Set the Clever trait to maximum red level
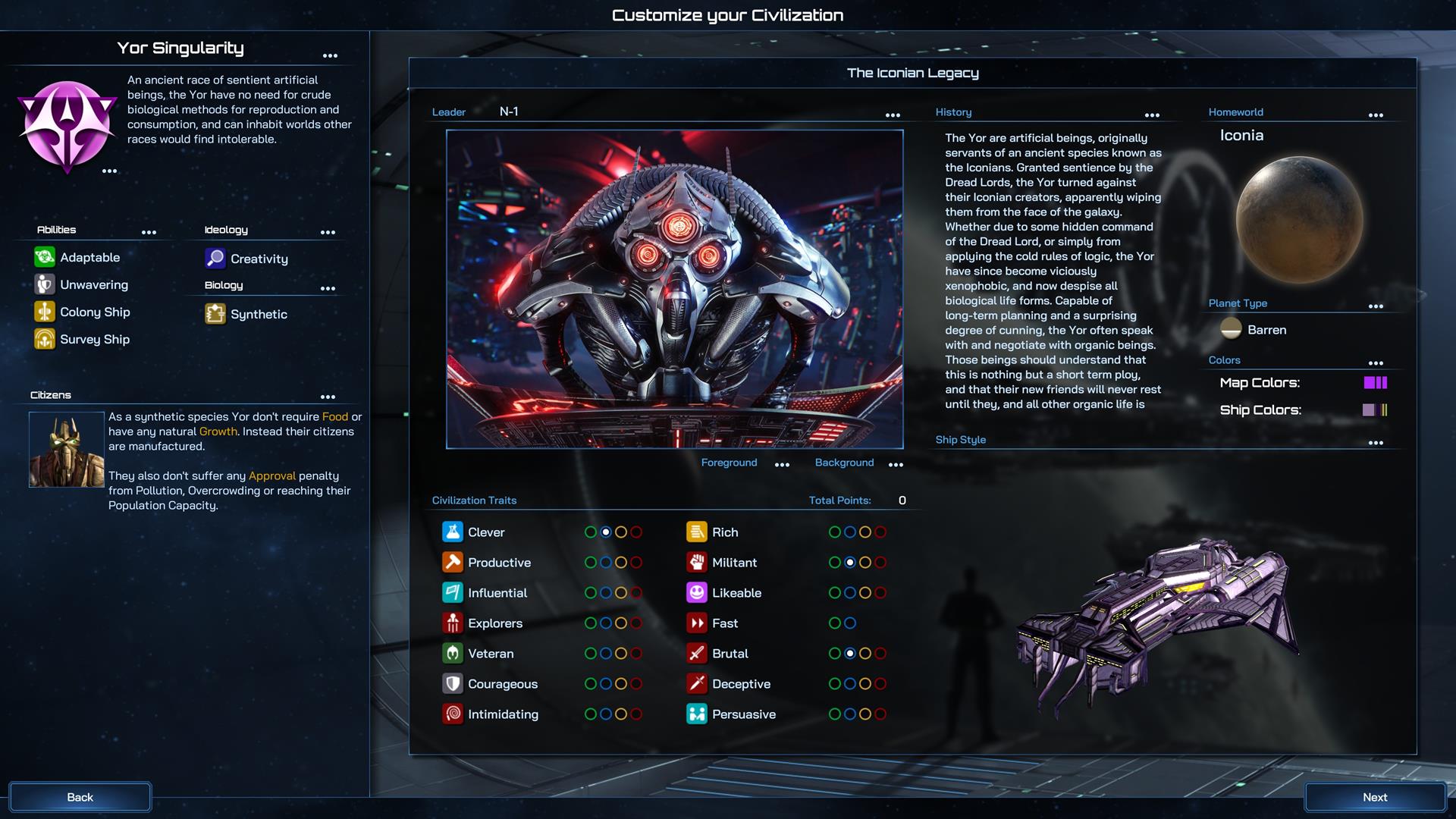 click(x=635, y=532)
